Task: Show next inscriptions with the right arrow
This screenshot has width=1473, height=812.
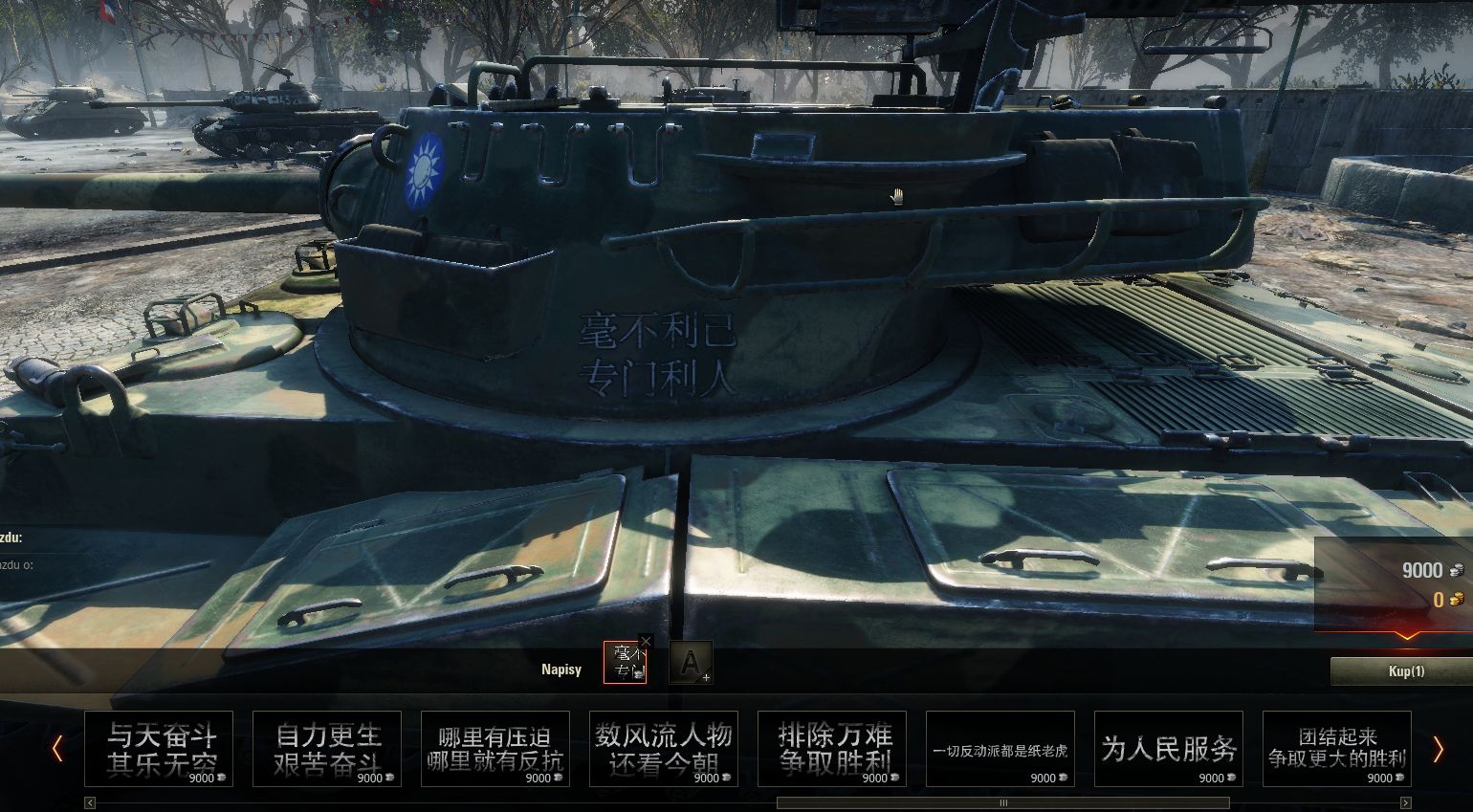Action: coord(1438,749)
